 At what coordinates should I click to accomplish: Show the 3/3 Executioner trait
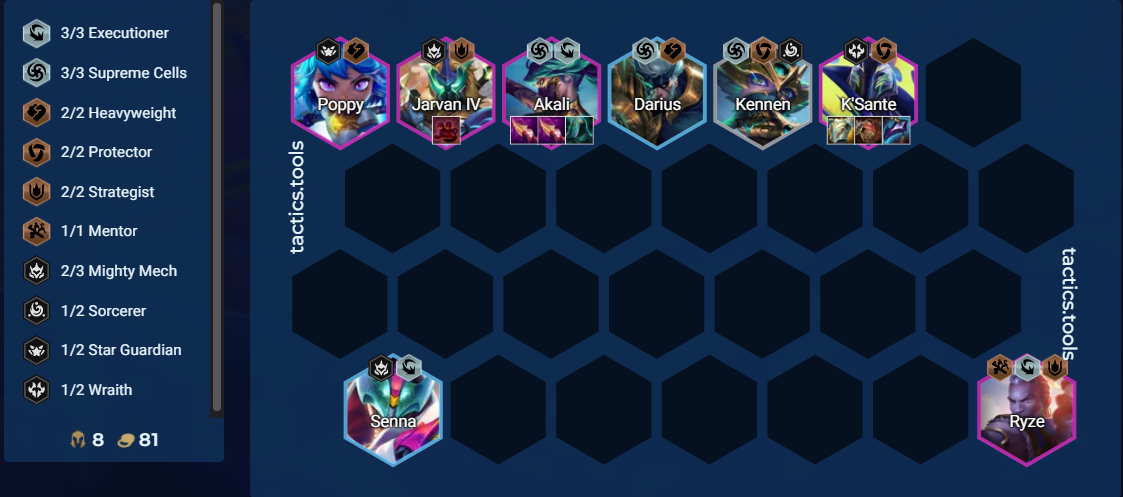[110, 33]
